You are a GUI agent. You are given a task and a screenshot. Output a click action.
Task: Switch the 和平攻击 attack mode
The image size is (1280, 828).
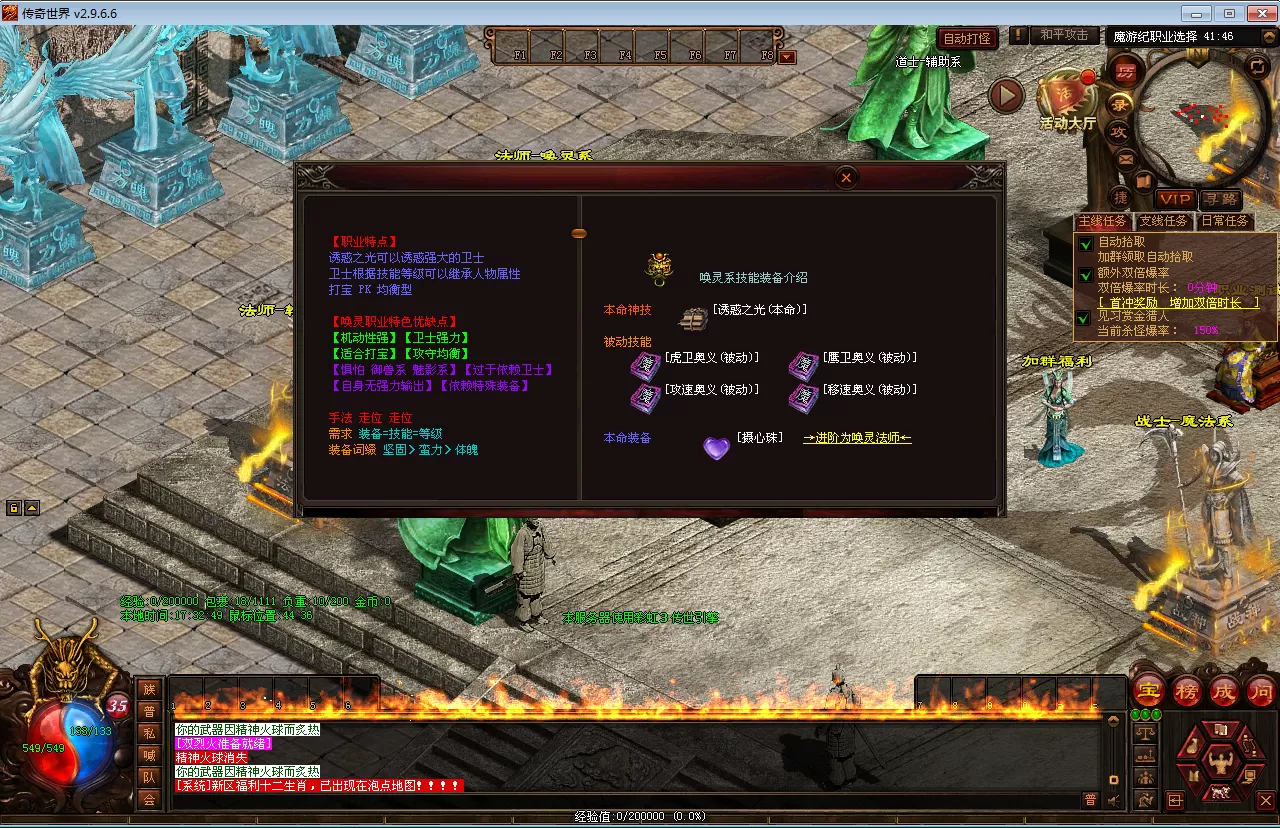click(x=1064, y=35)
